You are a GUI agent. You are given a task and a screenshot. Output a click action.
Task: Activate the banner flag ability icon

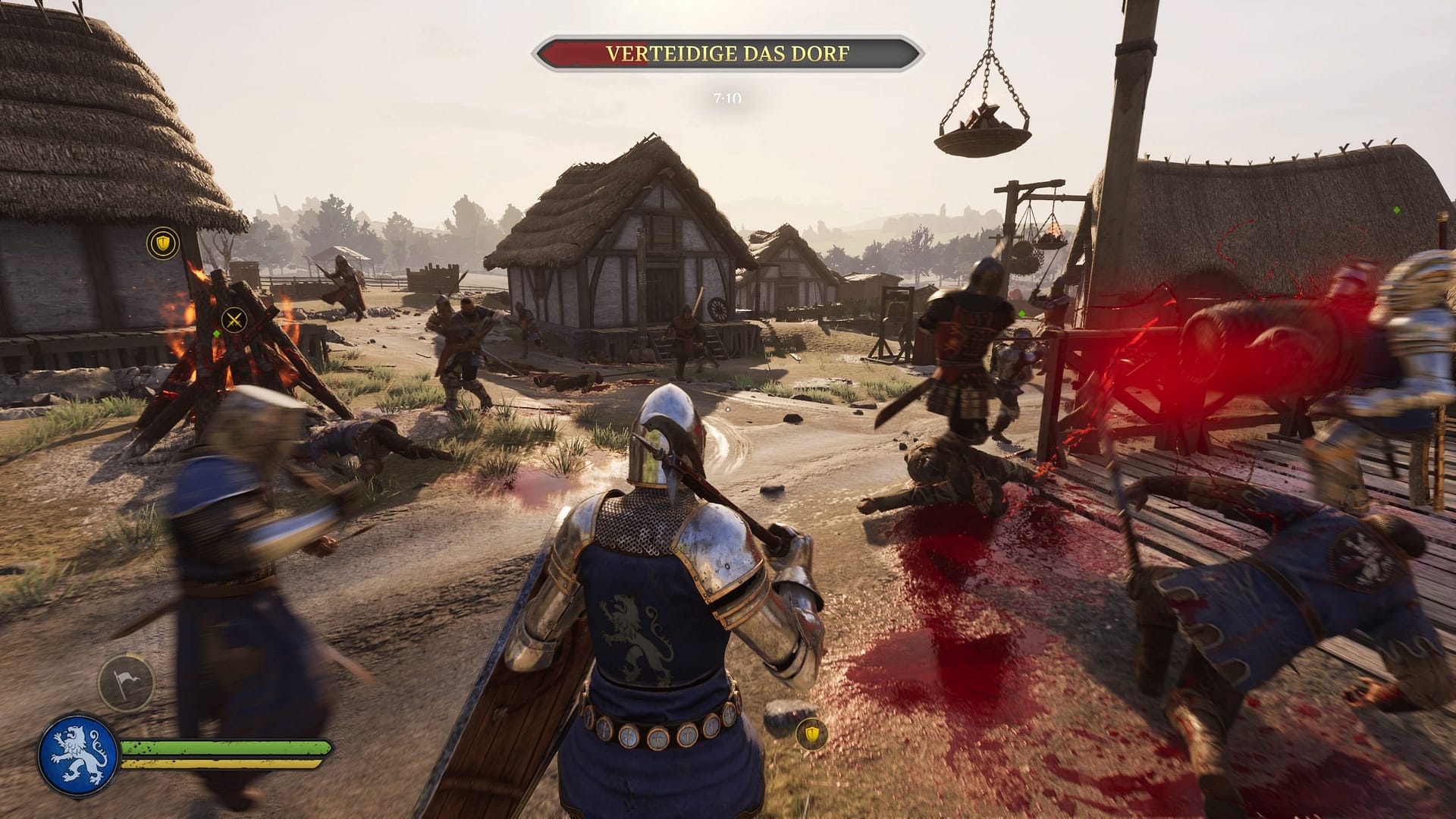click(126, 682)
